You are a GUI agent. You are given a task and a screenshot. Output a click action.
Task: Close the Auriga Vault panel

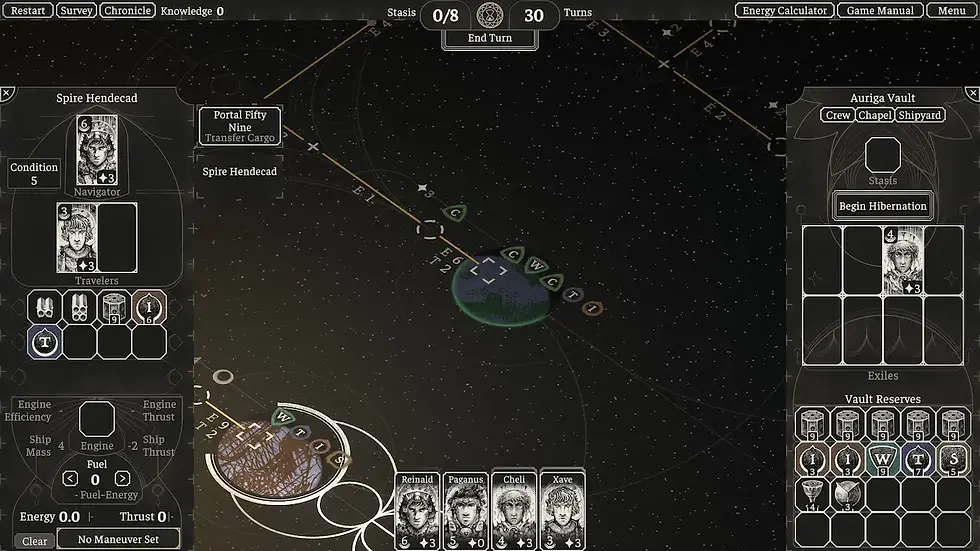[x=972, y=93]
